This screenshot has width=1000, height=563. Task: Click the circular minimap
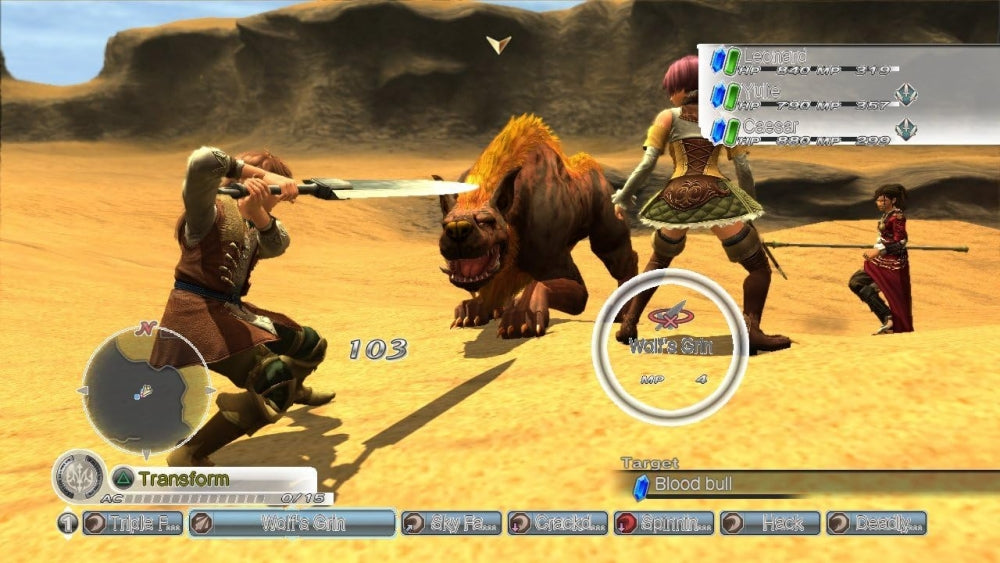point(146,389)
